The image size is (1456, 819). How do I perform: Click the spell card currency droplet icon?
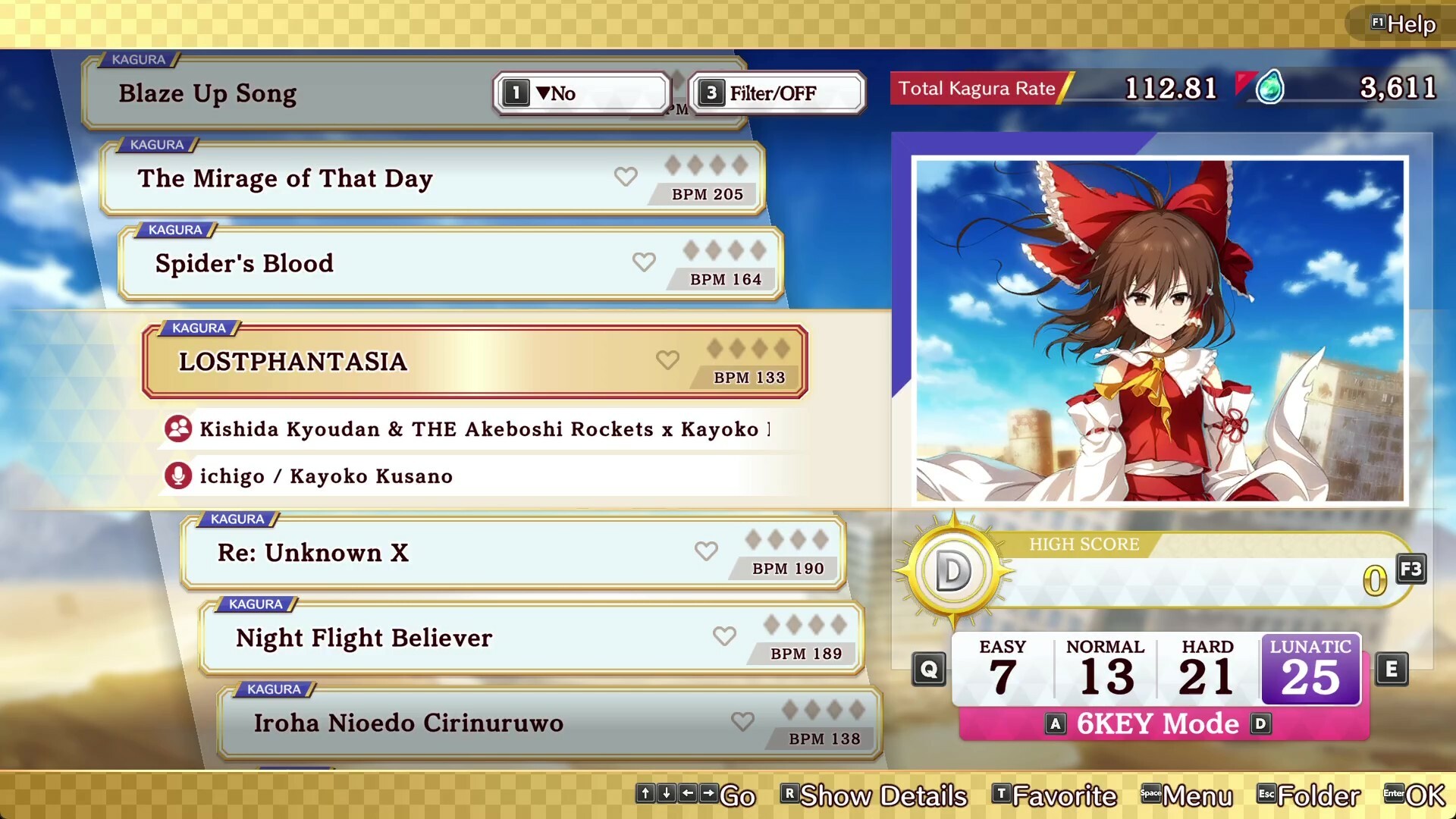click(1269, 88)
